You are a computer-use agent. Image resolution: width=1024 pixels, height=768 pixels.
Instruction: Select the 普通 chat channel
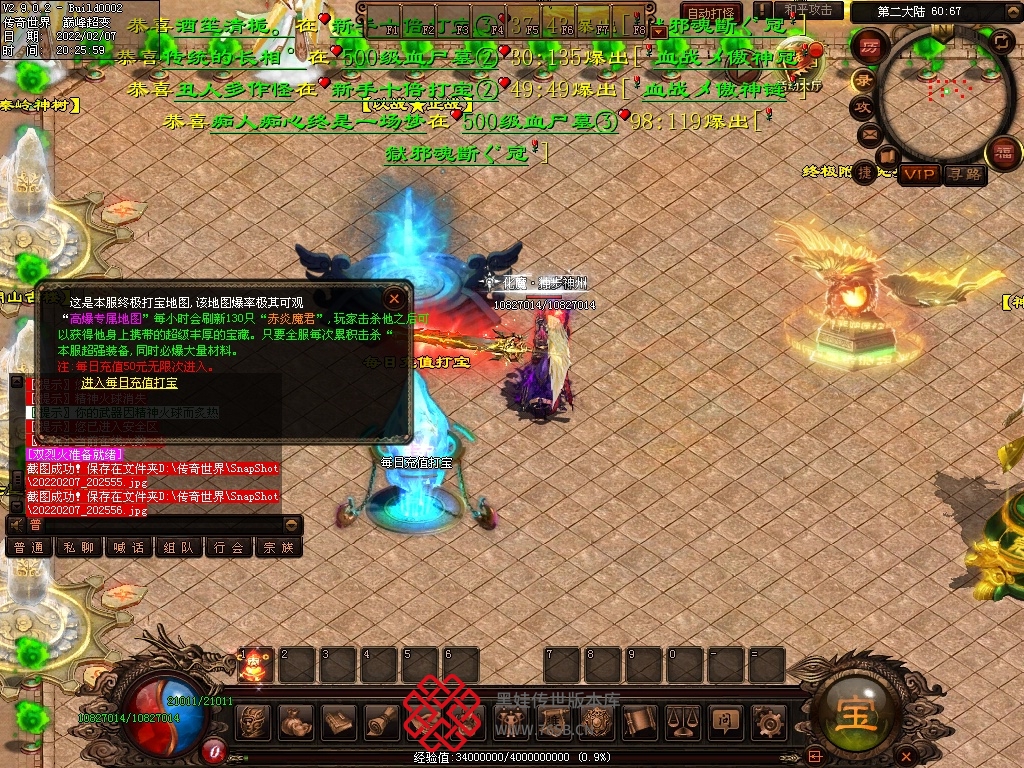(x=29, y=548)
